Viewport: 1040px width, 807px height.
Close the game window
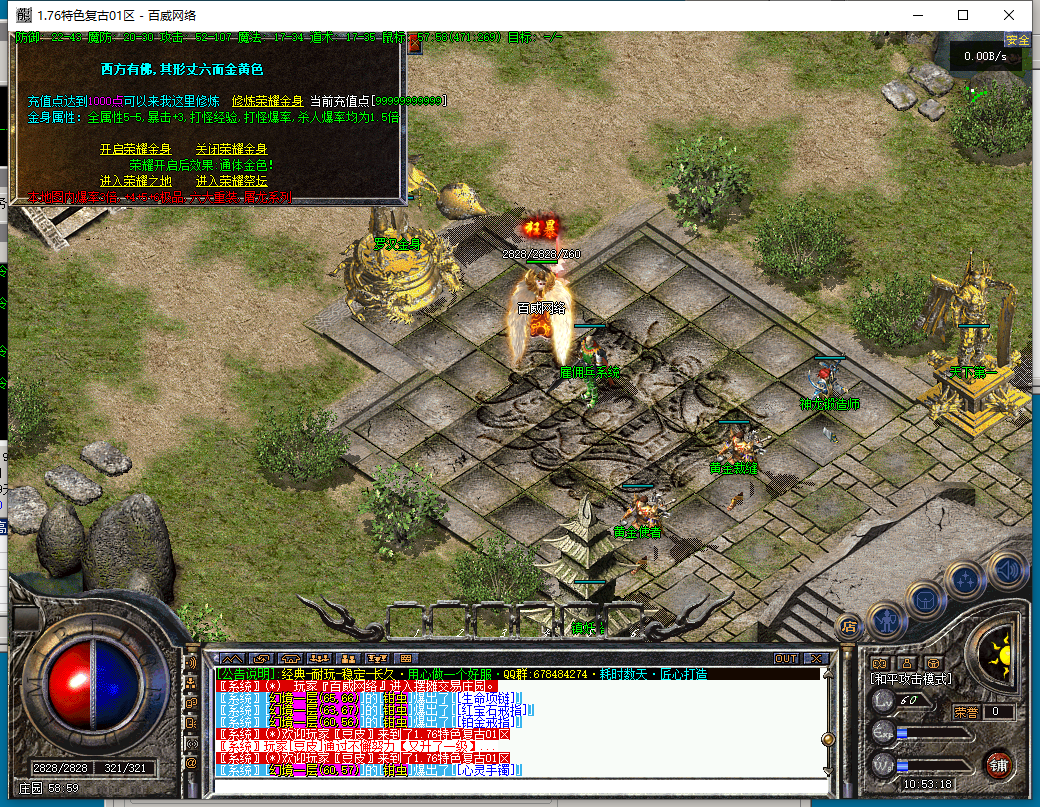click(x=1010, y=15)
